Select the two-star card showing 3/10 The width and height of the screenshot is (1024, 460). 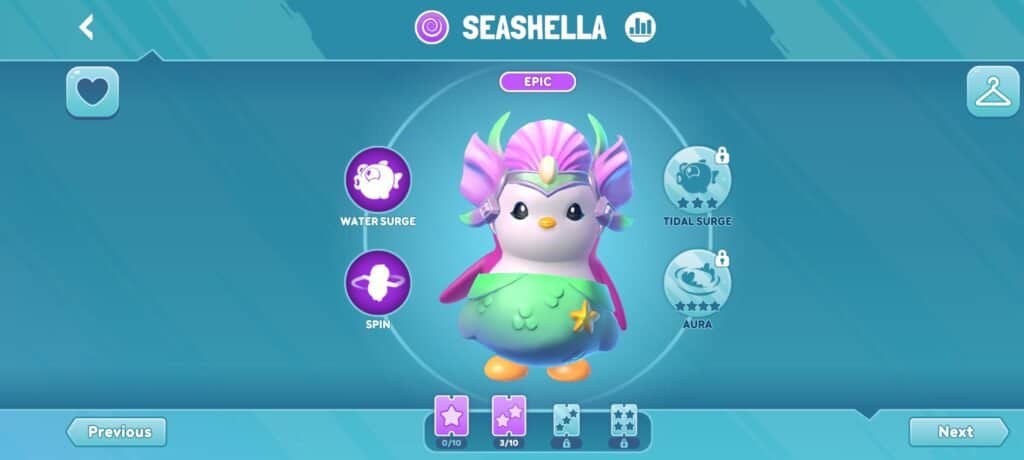point(509,417)
